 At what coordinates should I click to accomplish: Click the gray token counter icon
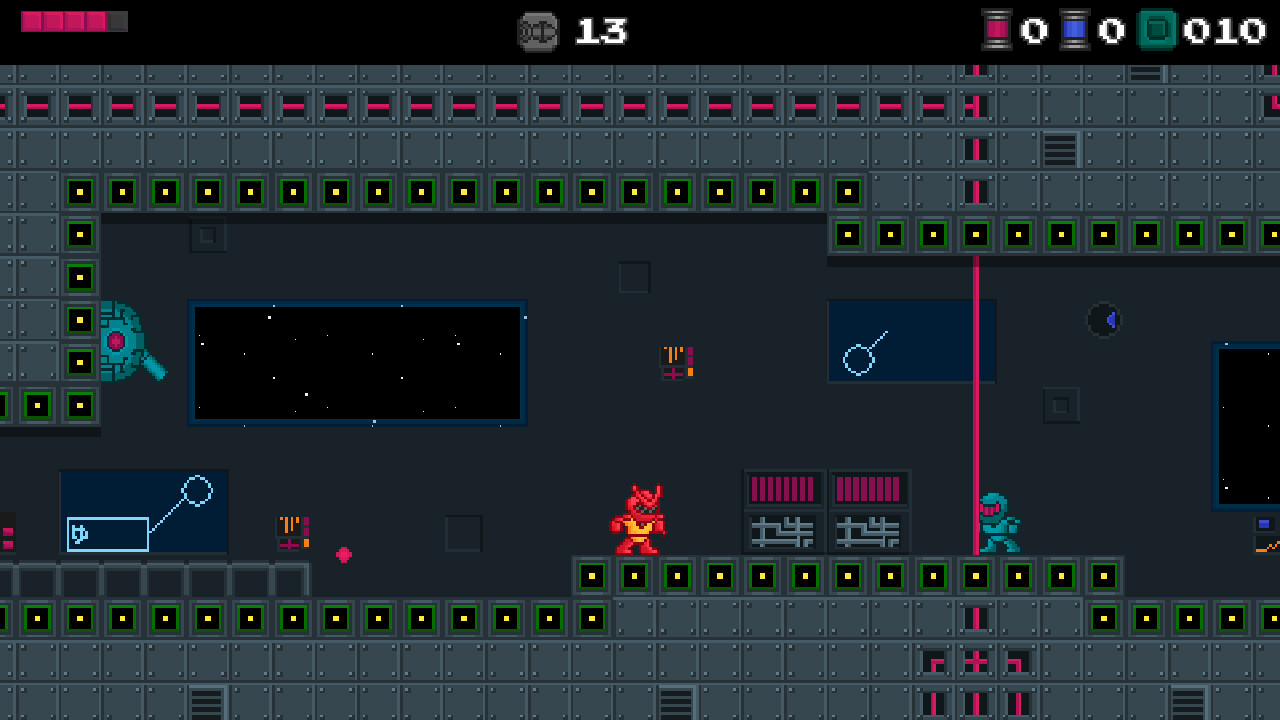tap(538, 31)
